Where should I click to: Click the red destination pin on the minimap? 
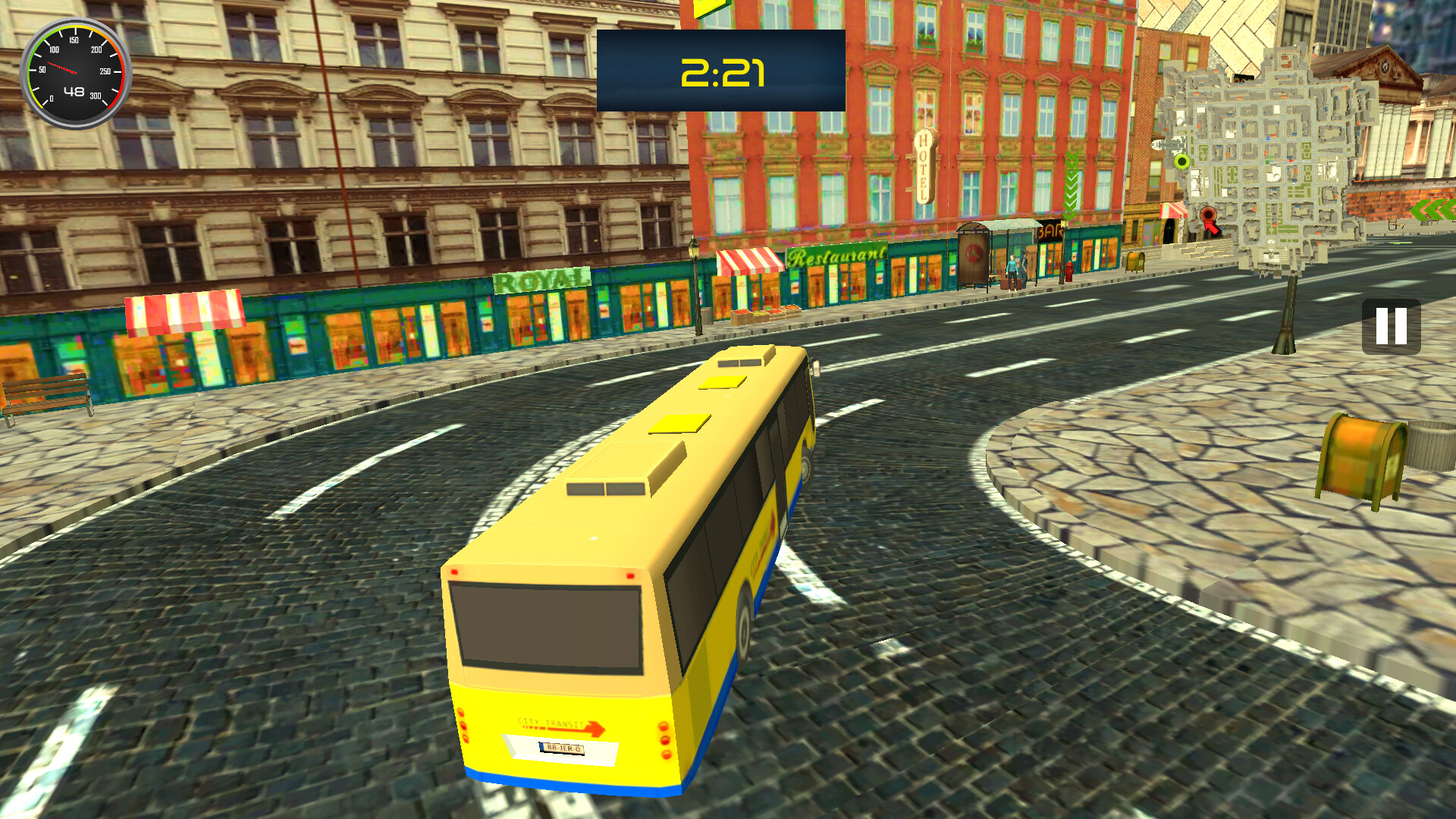click(1209, 215)
